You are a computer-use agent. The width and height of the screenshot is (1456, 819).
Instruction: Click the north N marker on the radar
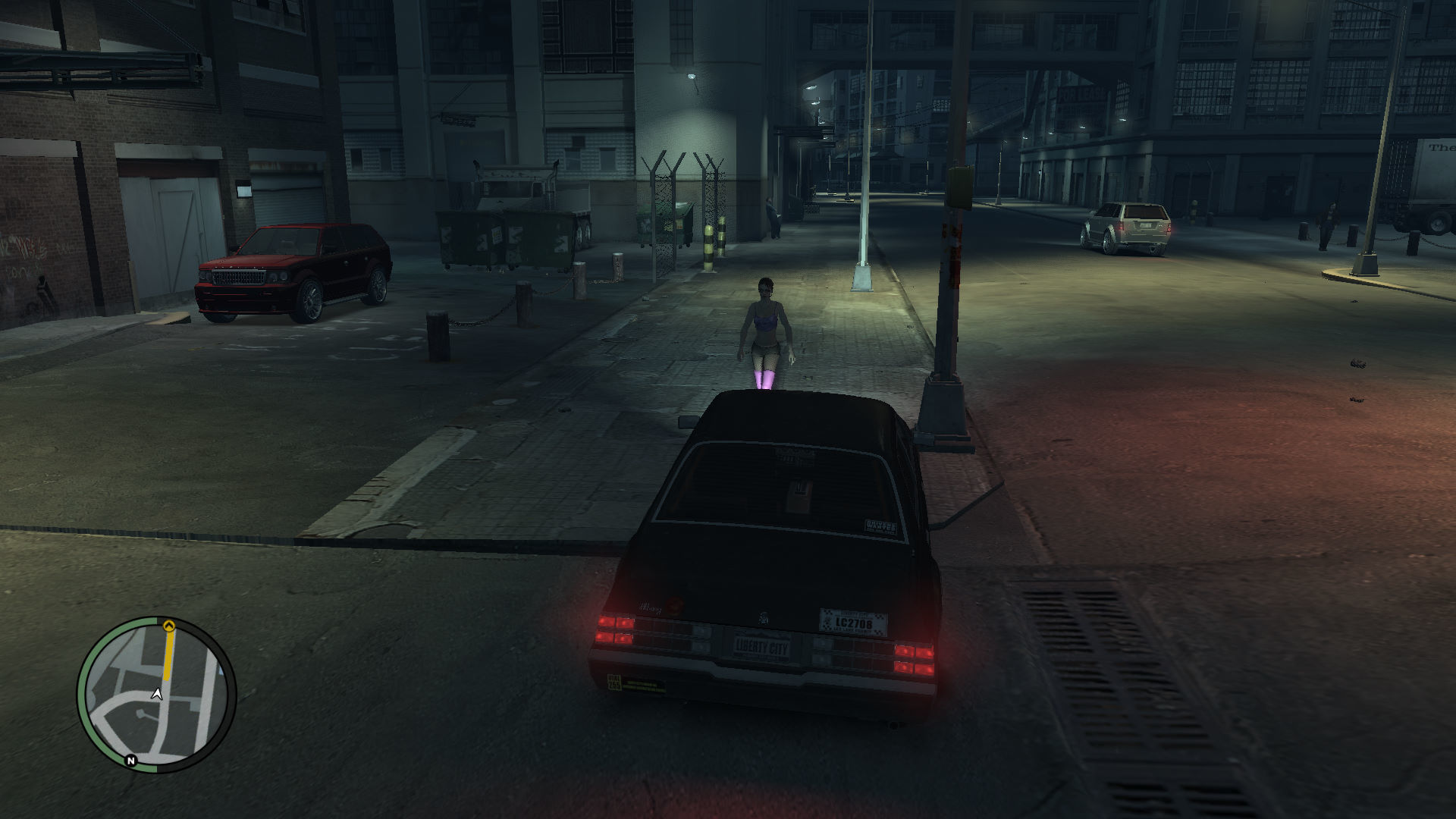130,760
